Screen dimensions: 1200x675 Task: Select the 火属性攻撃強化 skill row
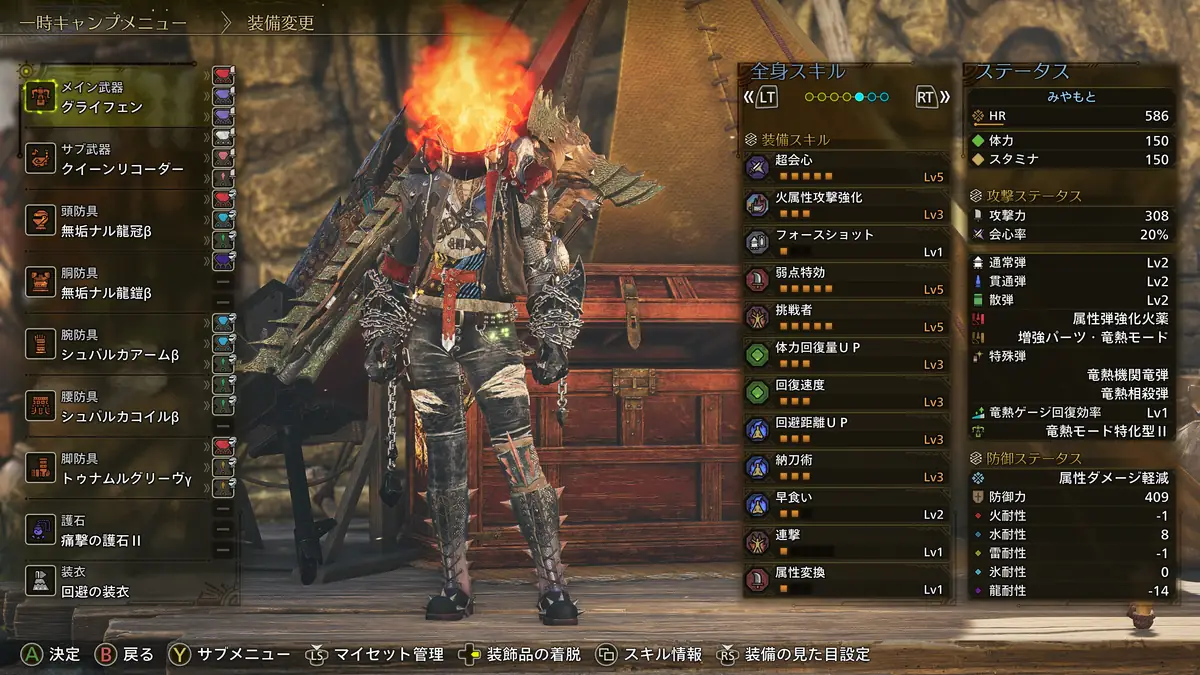tap(846, 205)
